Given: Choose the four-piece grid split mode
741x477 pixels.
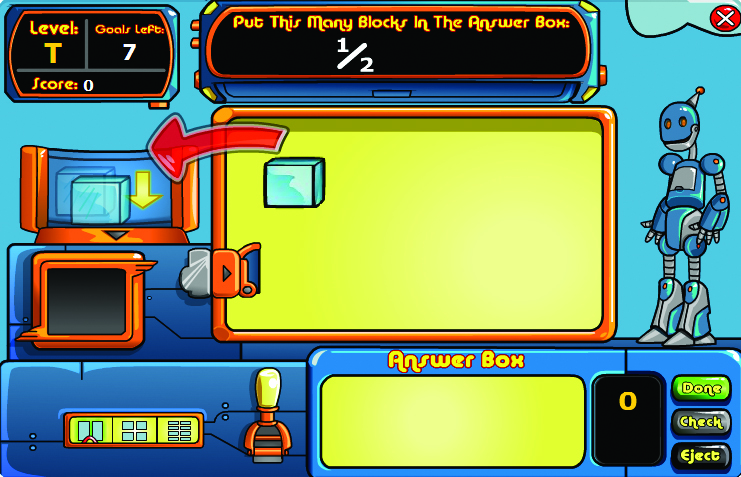Looking at the screenshot, I should tap(134, 431).
